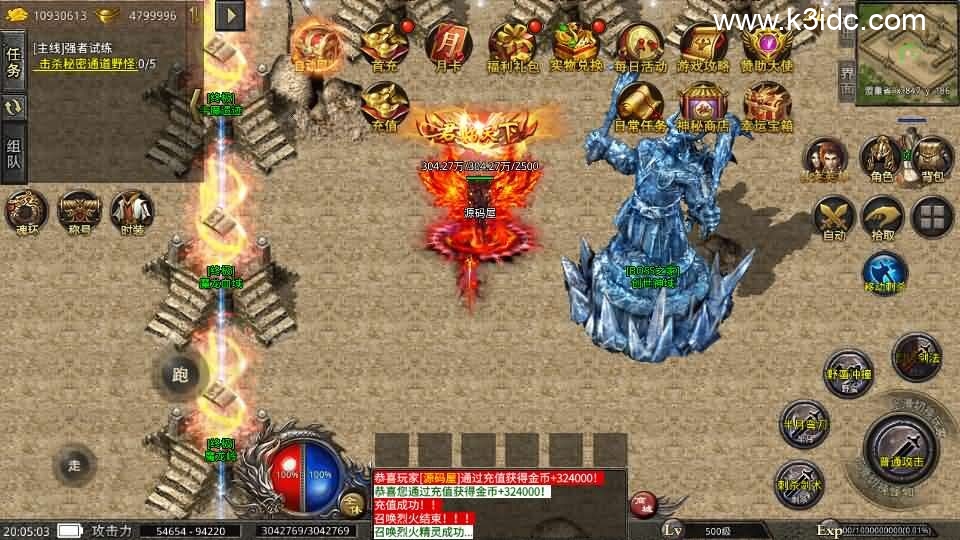Follow the quest link 击杀秘密通道野怪
This screenshot has height=540, width=960.
coord(88,64)
